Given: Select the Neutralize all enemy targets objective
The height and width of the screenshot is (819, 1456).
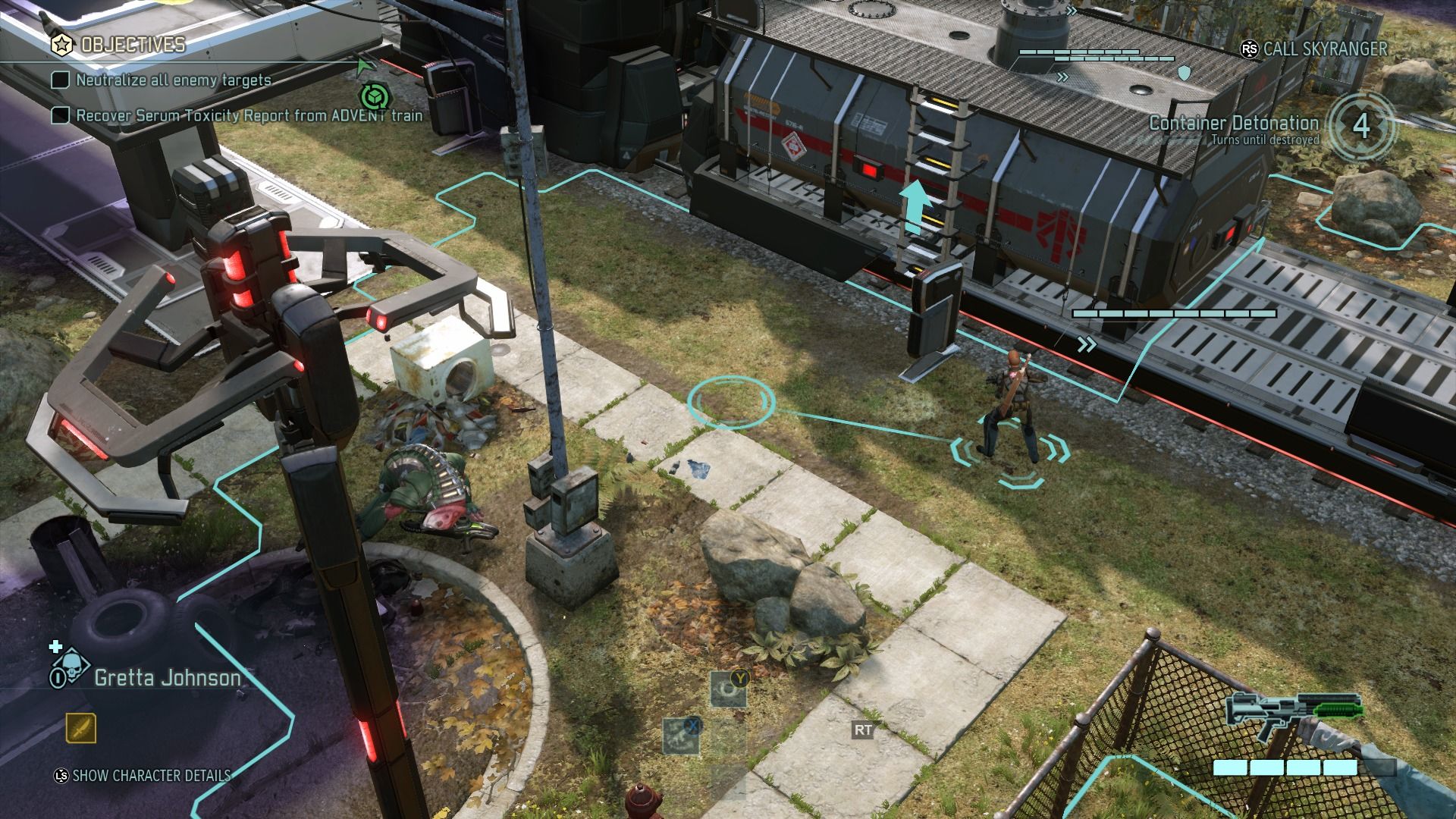Looking at the screenshot, I should 173,80.
